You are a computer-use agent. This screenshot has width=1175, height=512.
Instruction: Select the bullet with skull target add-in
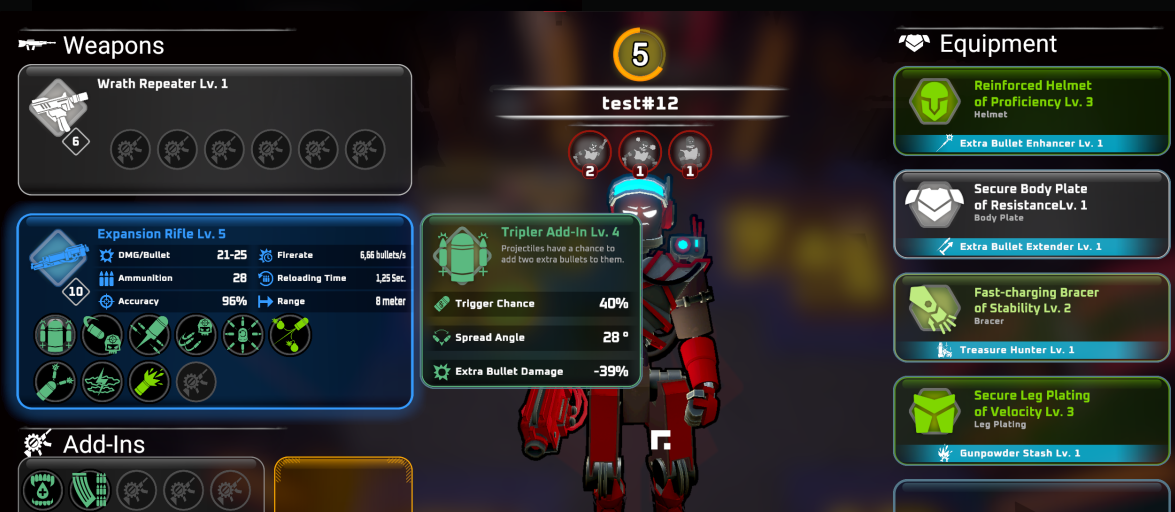point(102,335)
